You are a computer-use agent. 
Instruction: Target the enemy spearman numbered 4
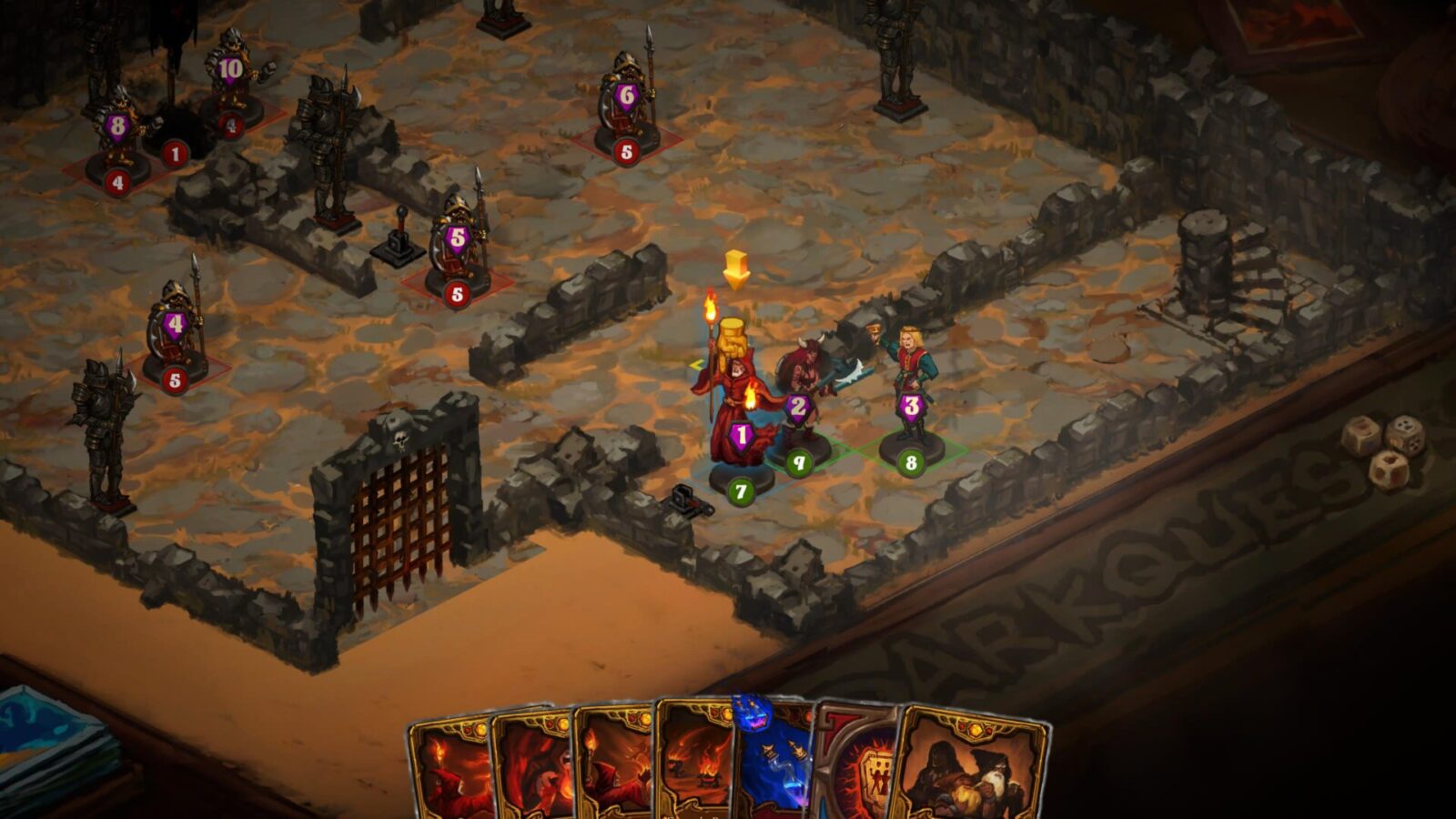(x=175, y=332)
